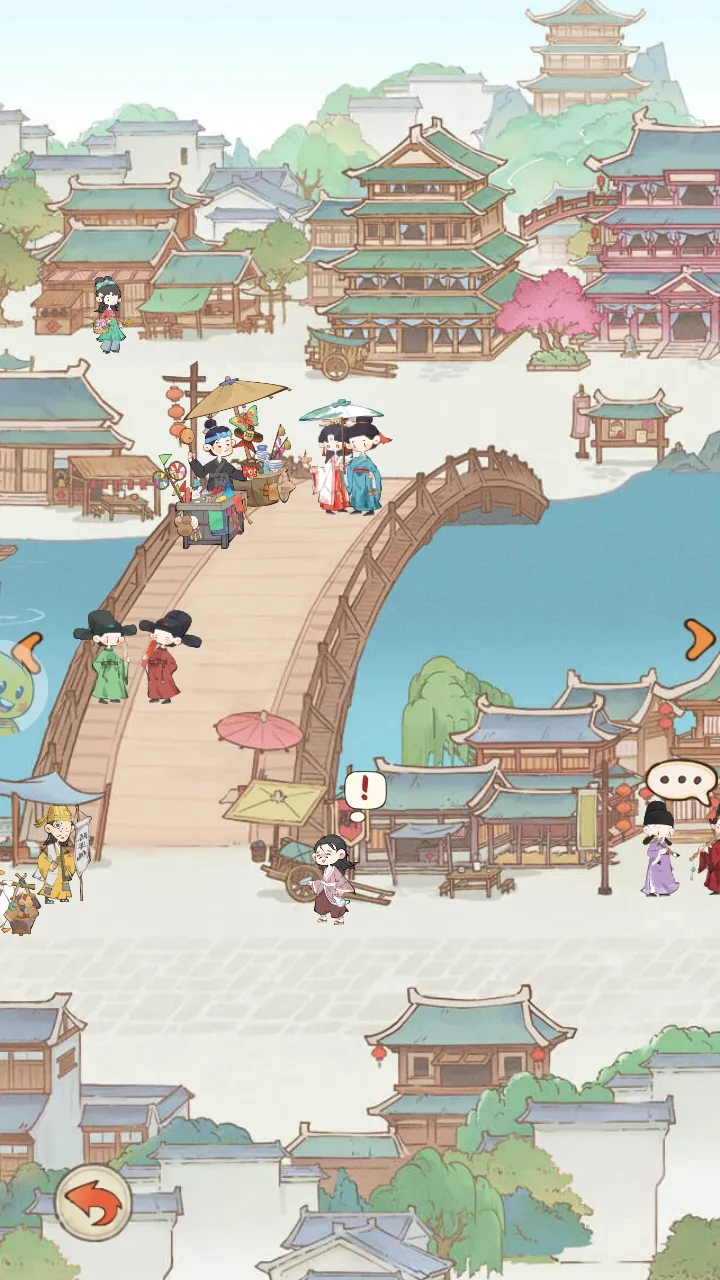Tap the left orange arrow
The width and height of the screenshot is (720, 1280).
coord(29,652)
